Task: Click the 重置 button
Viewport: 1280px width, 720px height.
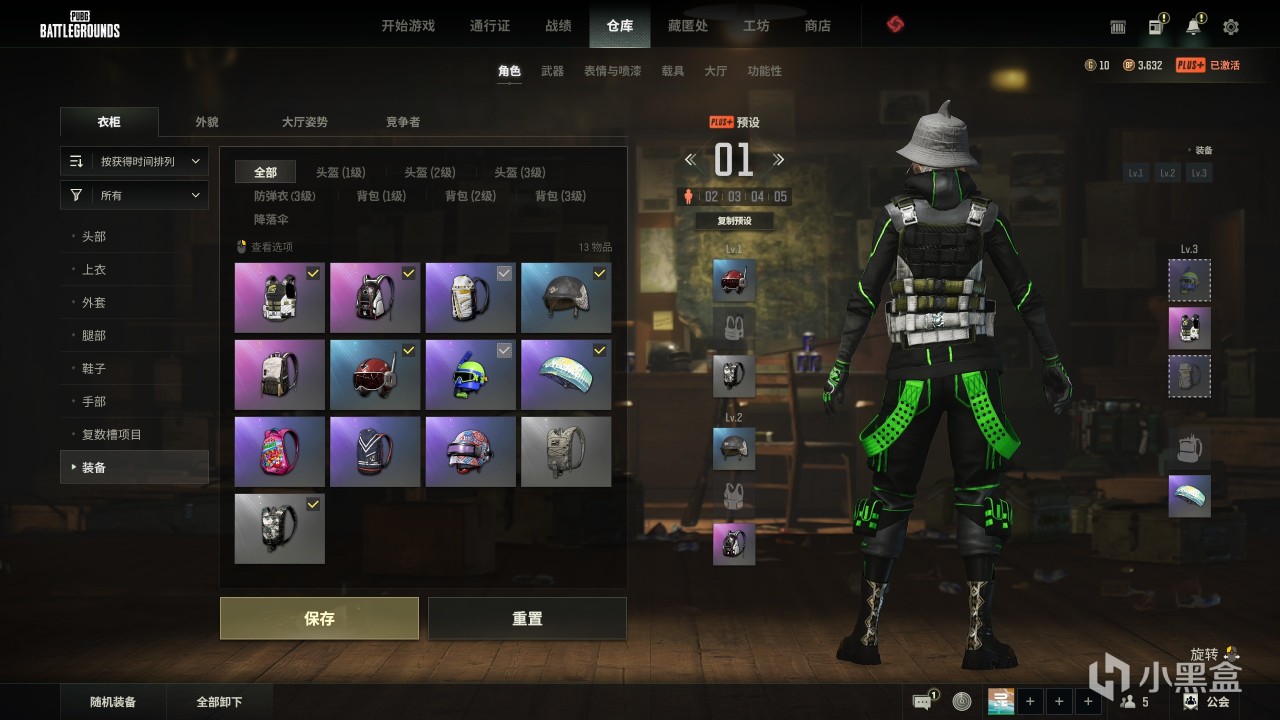Action: point(527,619)
